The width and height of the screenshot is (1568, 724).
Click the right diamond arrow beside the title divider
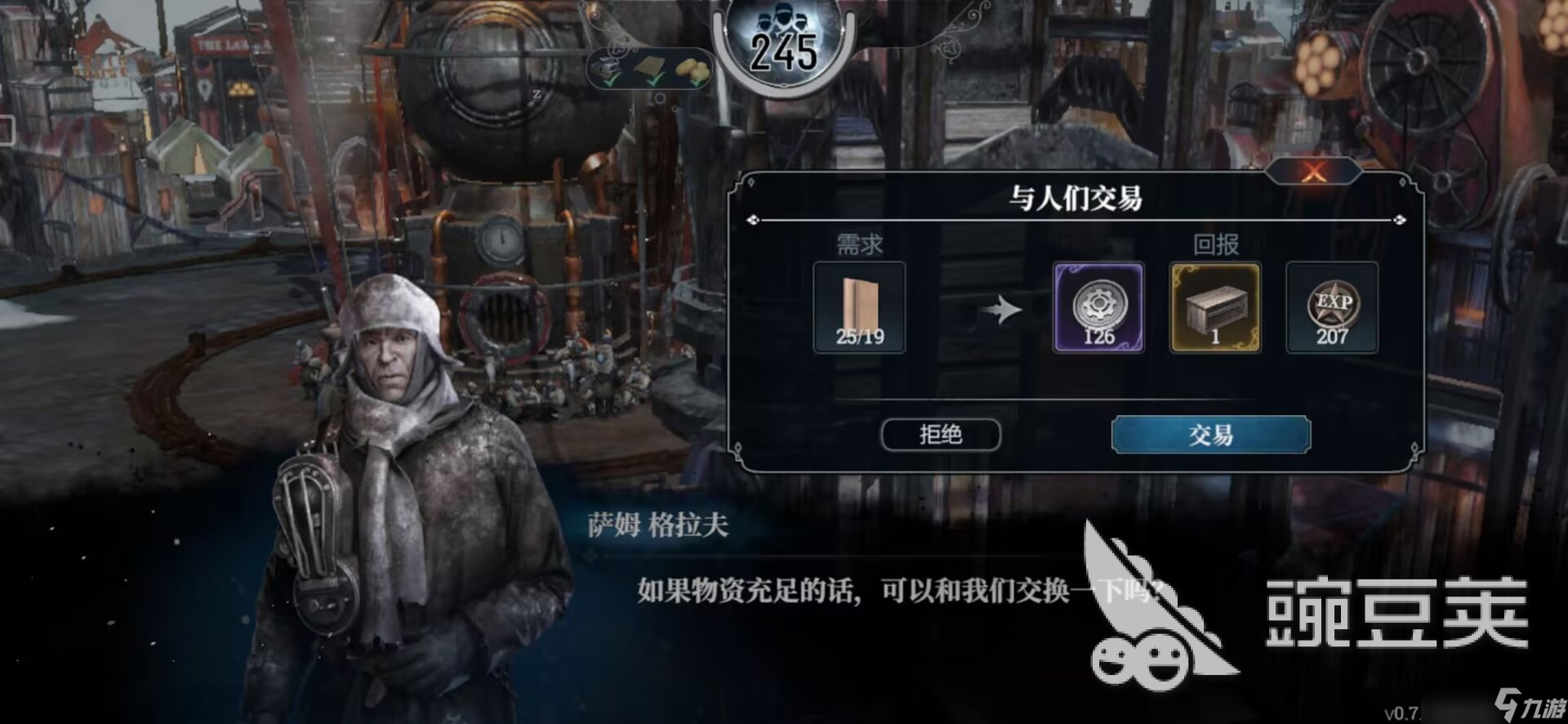coord(1398,219)
